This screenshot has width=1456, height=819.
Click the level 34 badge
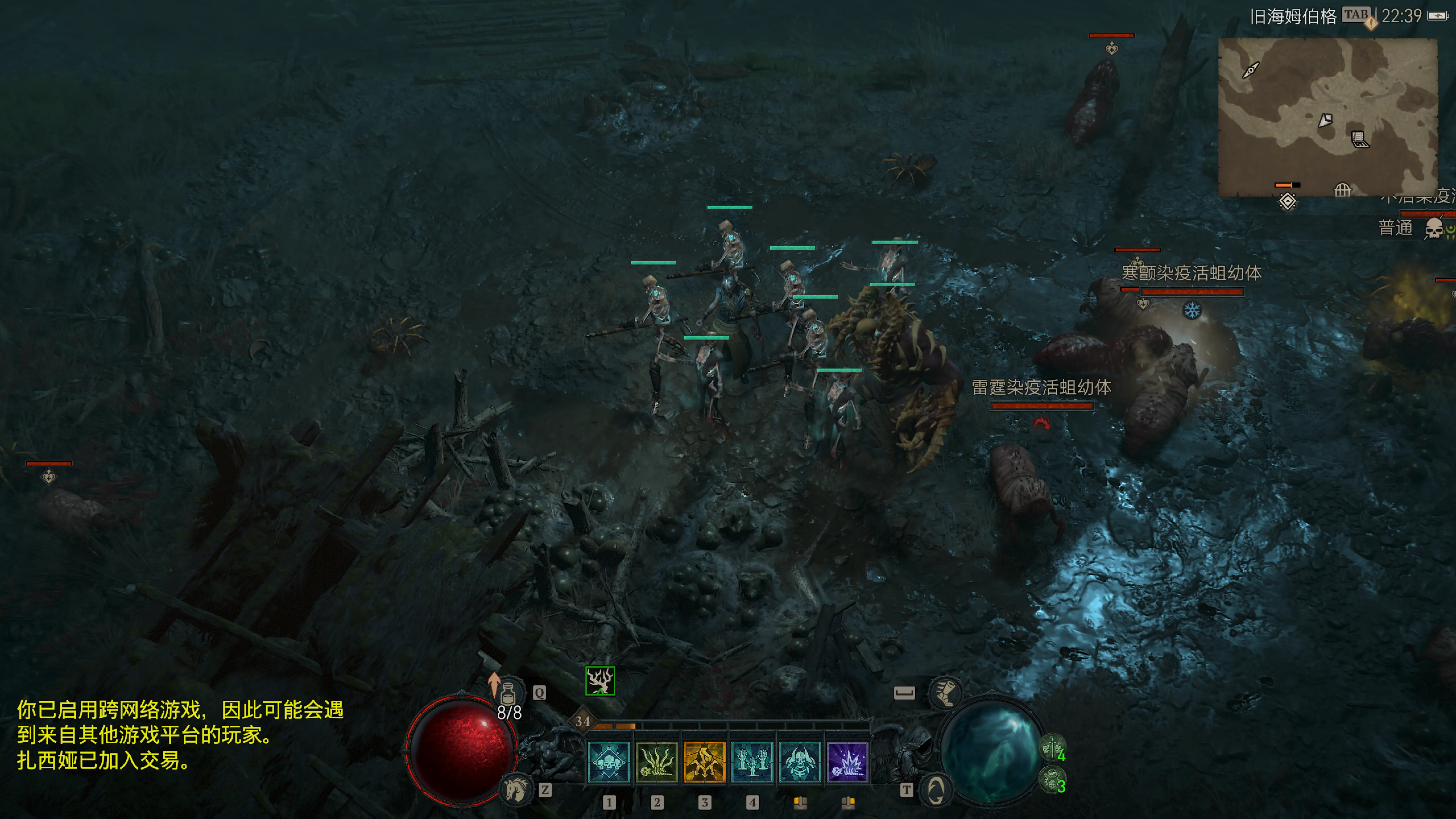coord(582,721)
